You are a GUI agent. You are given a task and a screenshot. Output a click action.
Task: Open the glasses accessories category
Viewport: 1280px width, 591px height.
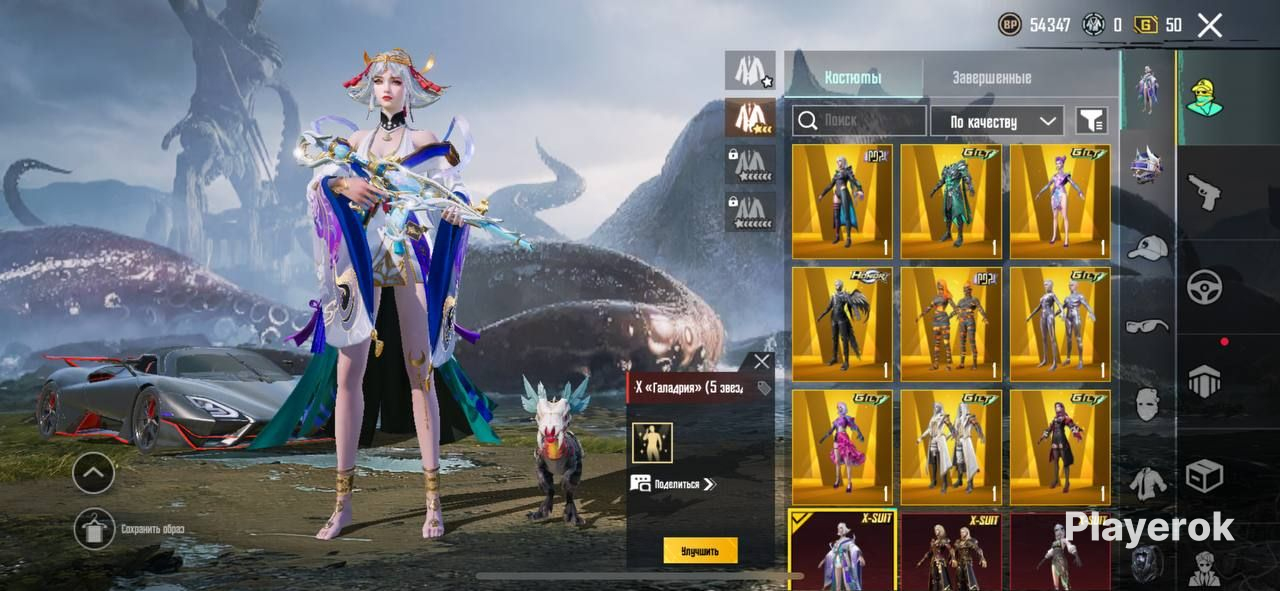click(x=1147, y=325)
